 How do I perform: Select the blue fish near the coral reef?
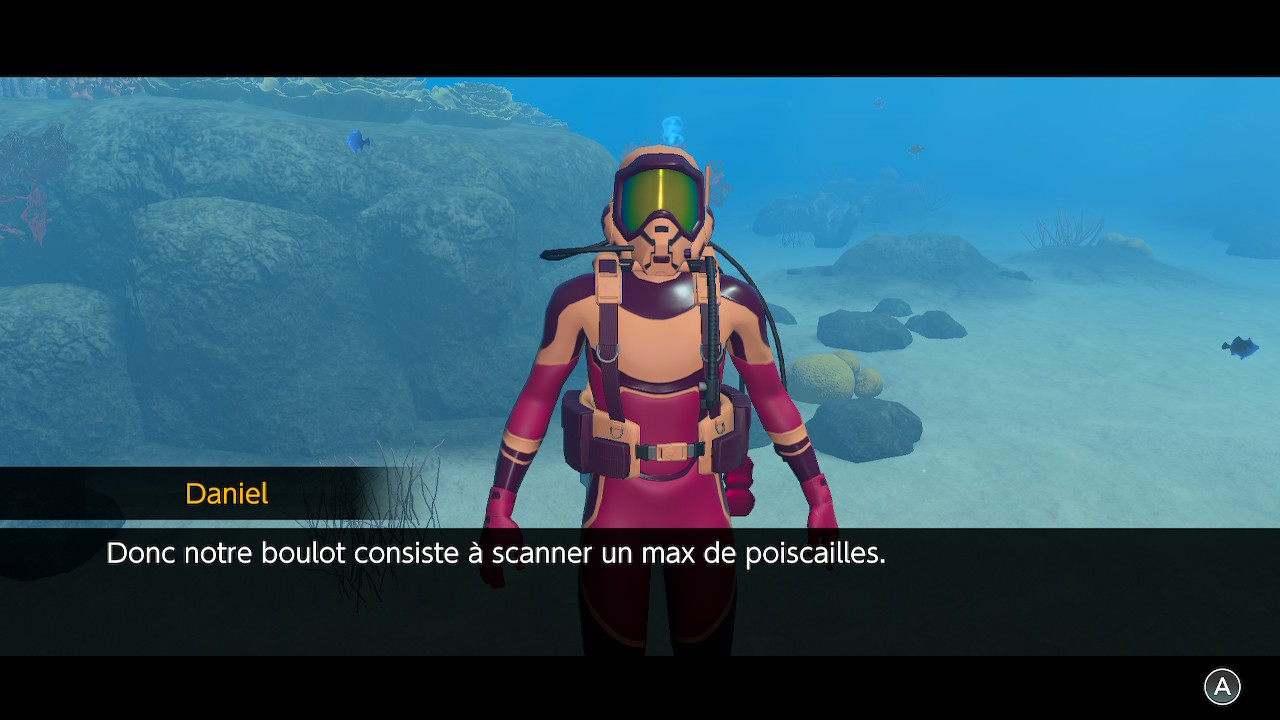356,141
